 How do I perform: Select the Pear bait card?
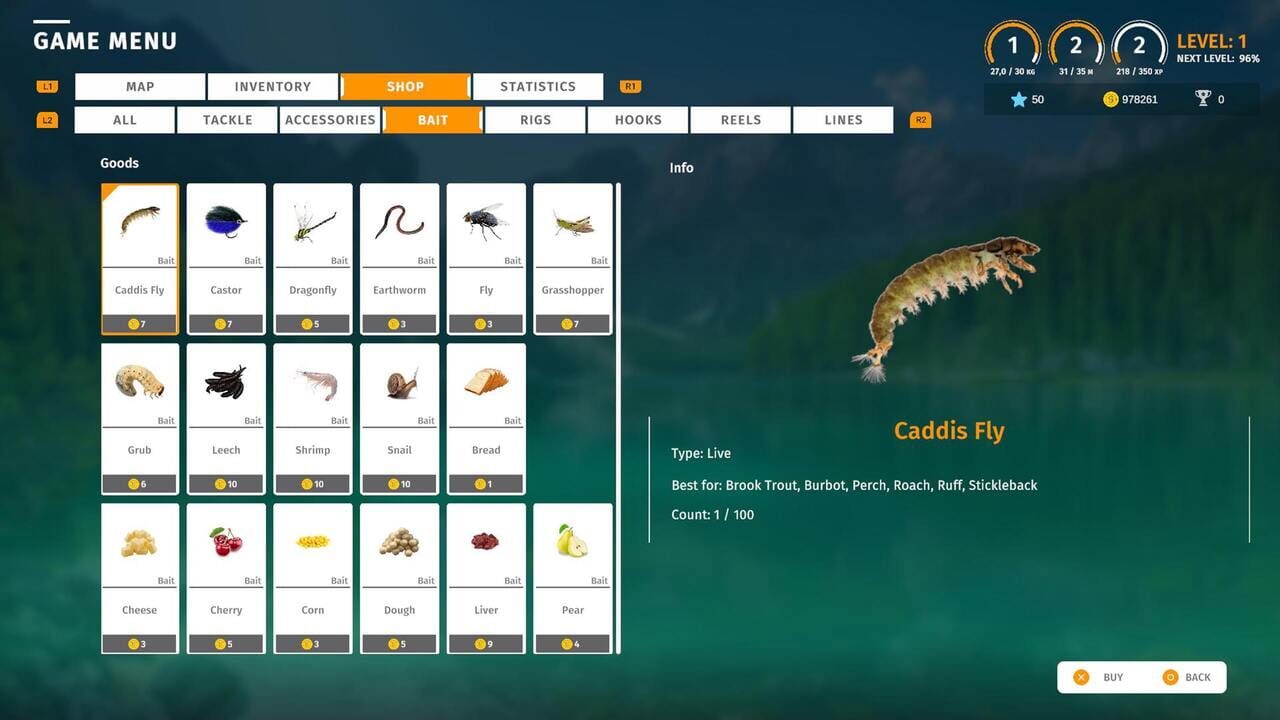[x=573, y=578]
